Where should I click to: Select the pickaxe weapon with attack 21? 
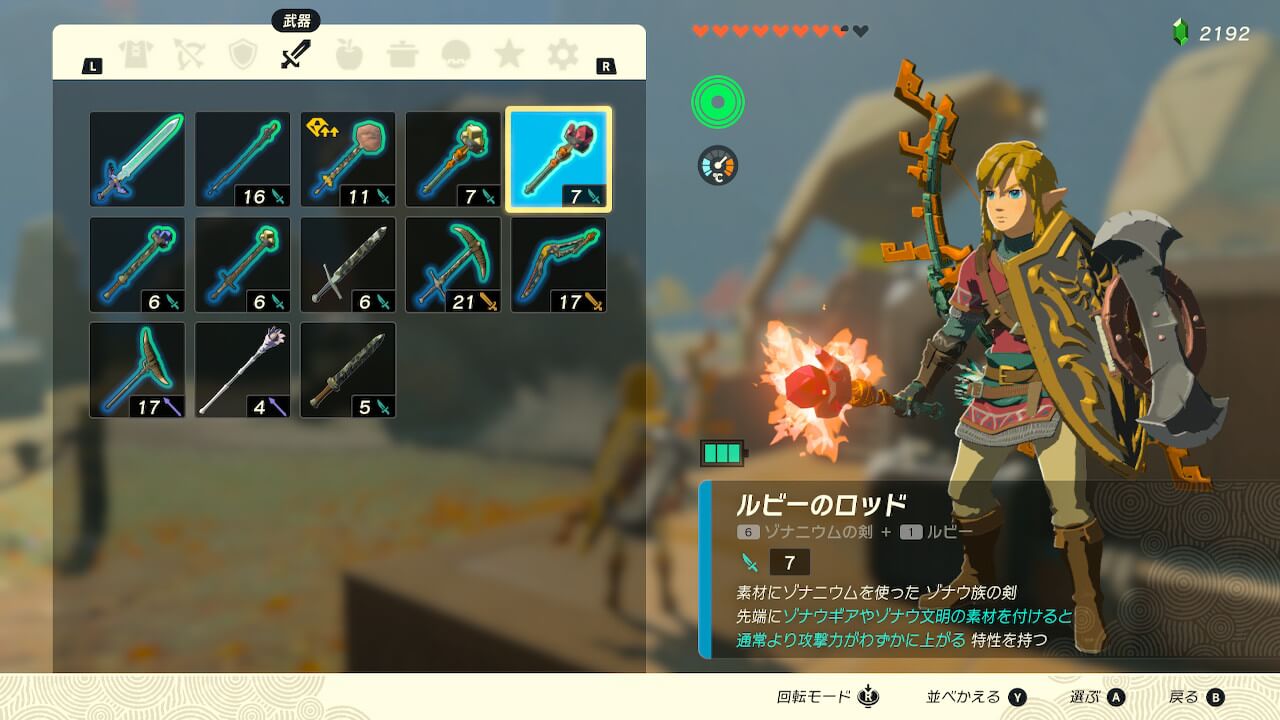(x=453, y=265)
